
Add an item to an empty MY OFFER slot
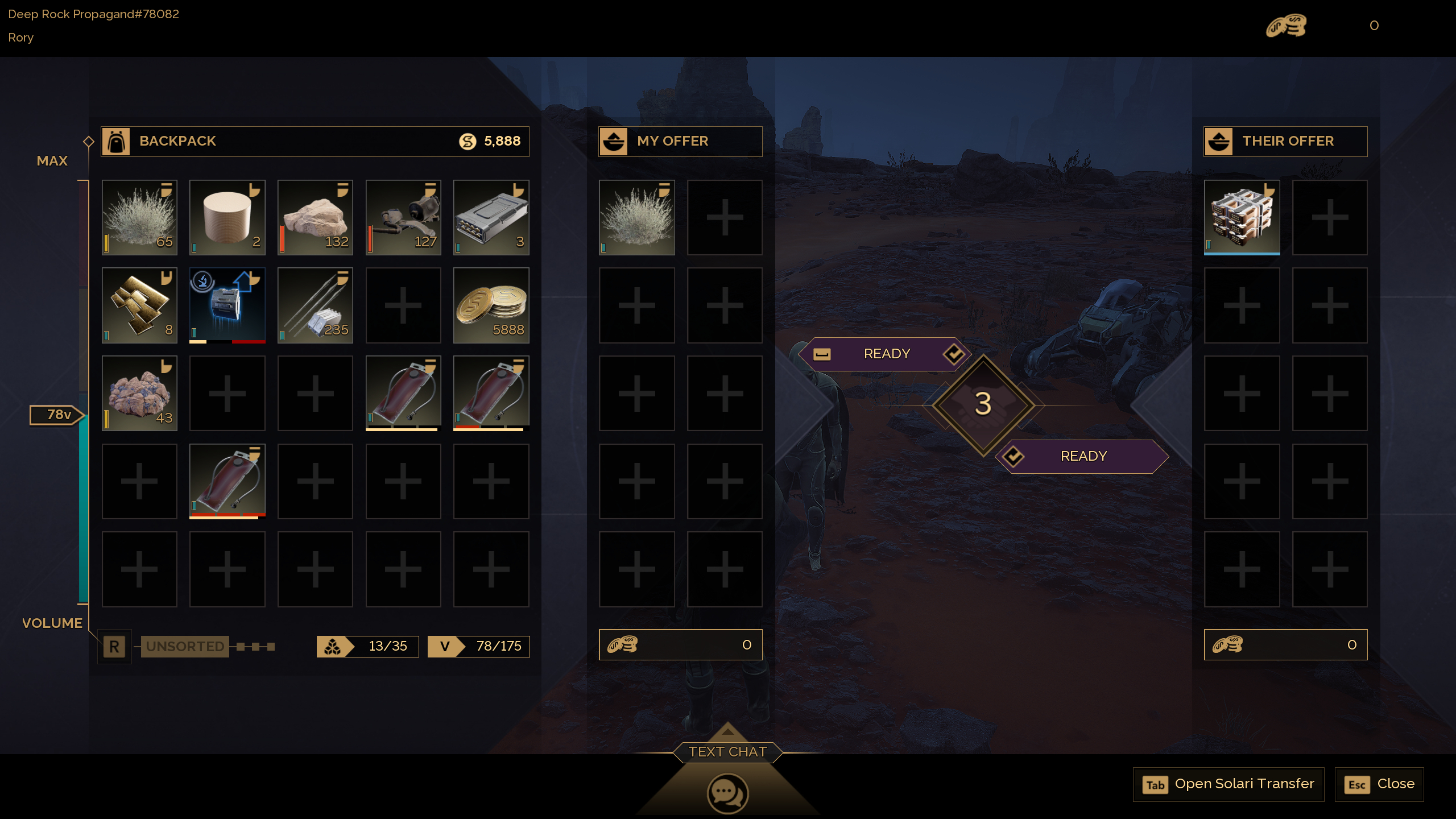click(724, 217)
